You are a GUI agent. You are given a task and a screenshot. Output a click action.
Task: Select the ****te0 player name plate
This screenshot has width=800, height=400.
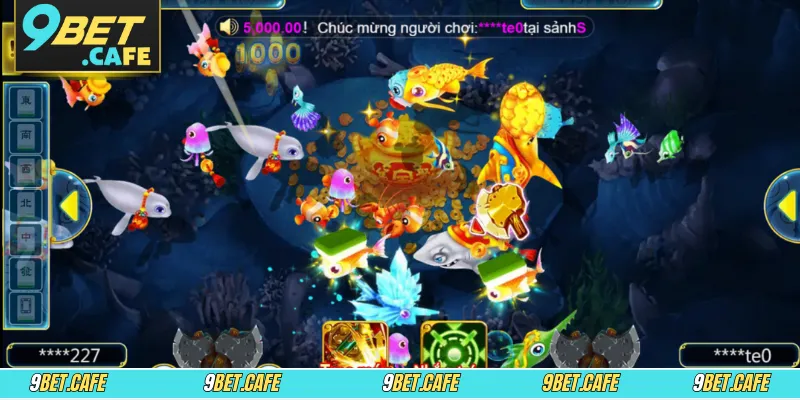(x=738, y=355)
